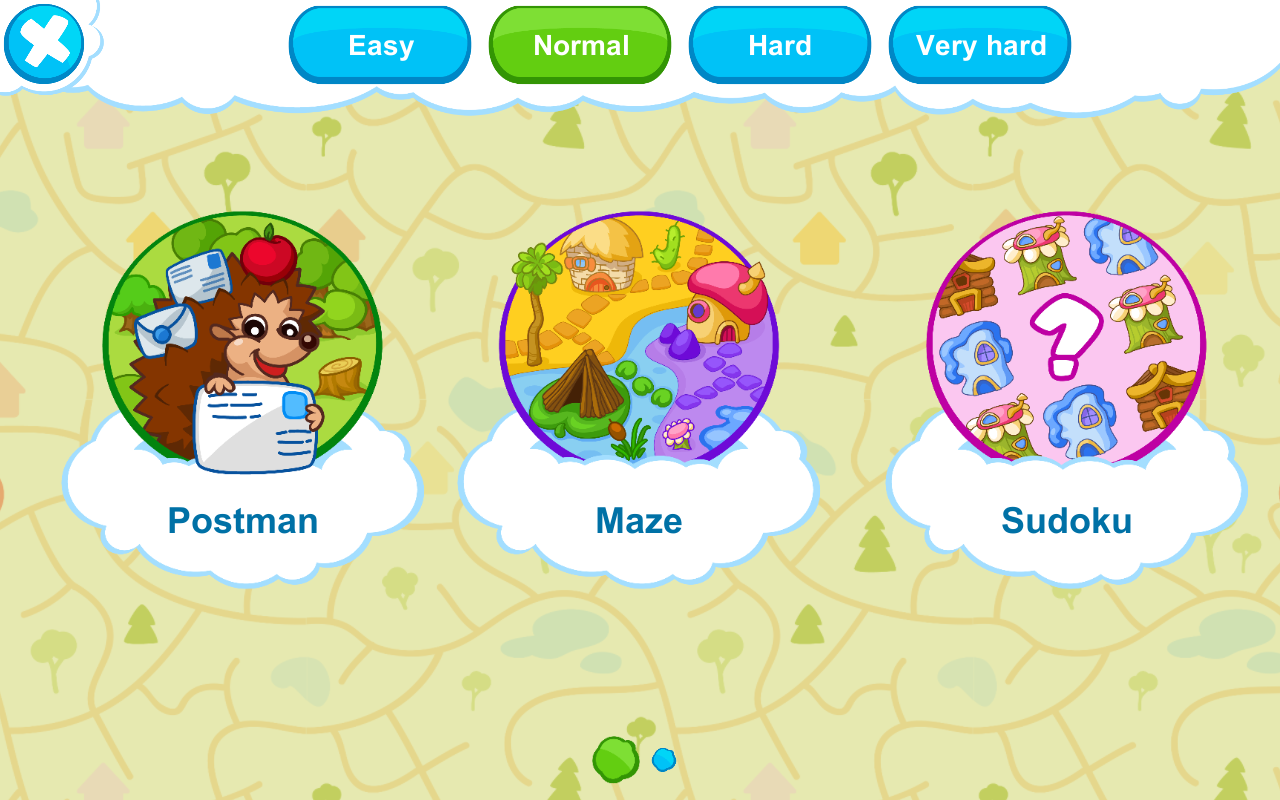Pick the Very hard difficulty
The width and height of the screenshot is (1280, 800).
[980, 45]
